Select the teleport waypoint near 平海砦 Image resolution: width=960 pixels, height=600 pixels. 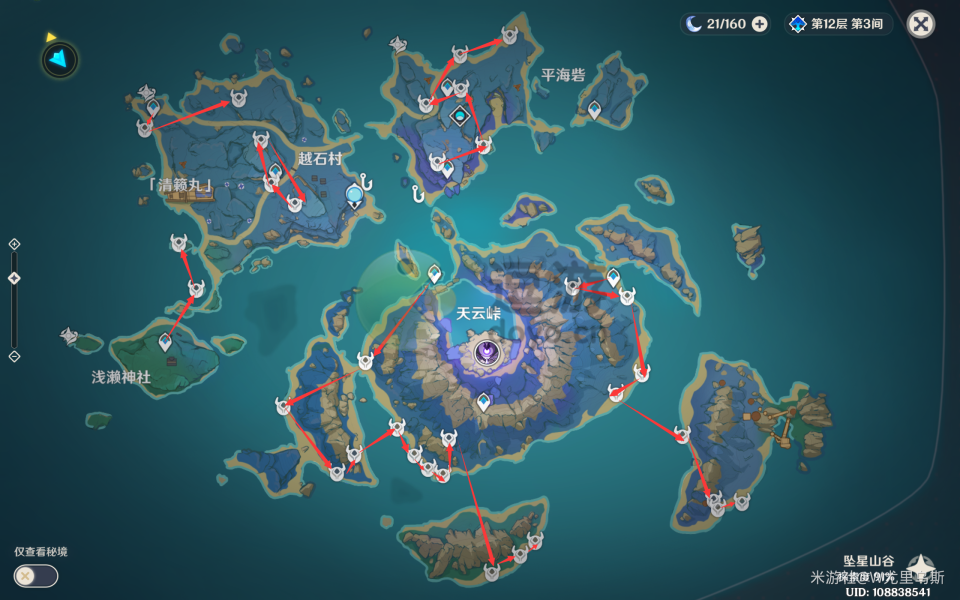coord(595,110)
